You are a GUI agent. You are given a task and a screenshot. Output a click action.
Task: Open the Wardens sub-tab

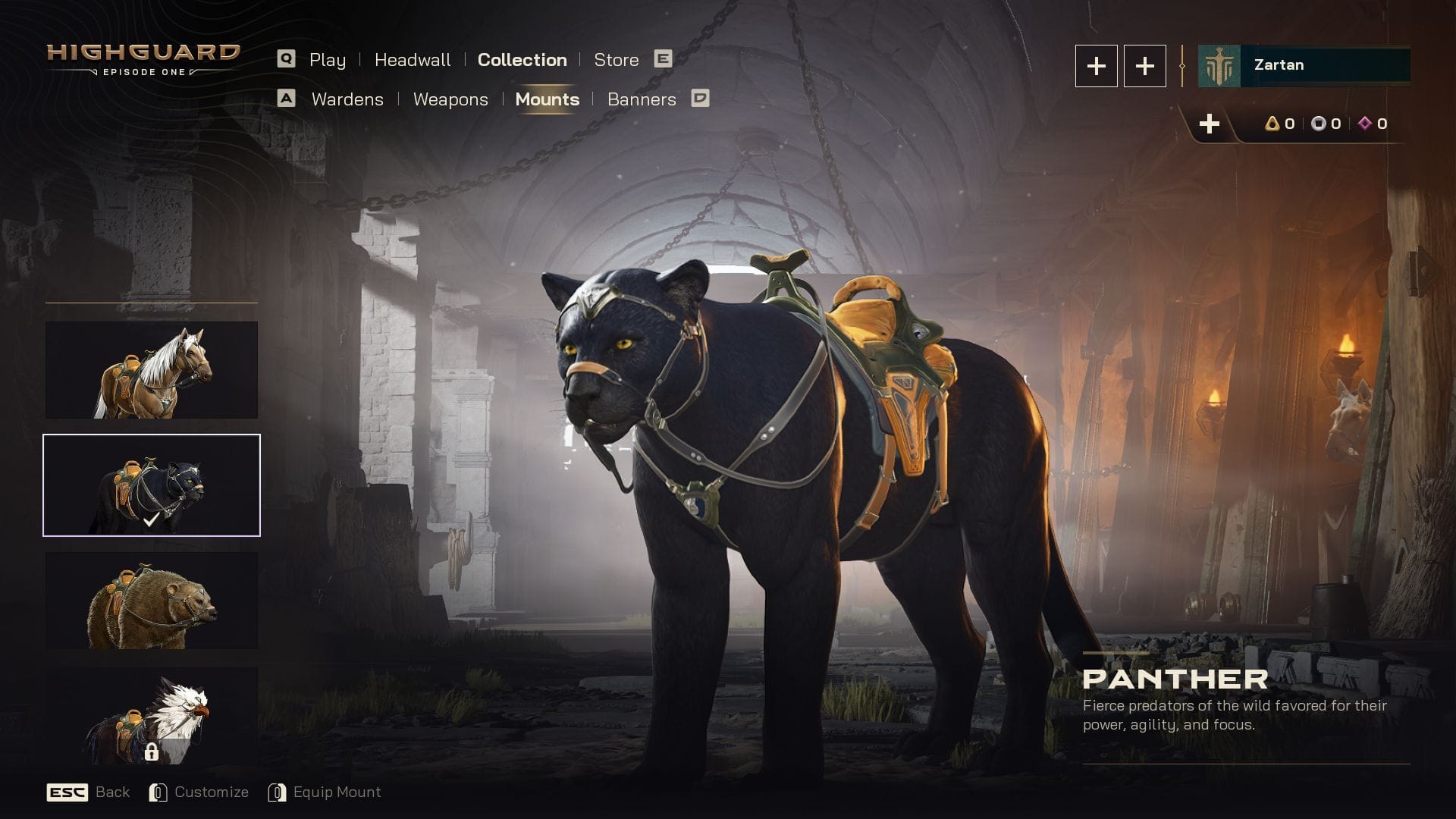(347, 99)
